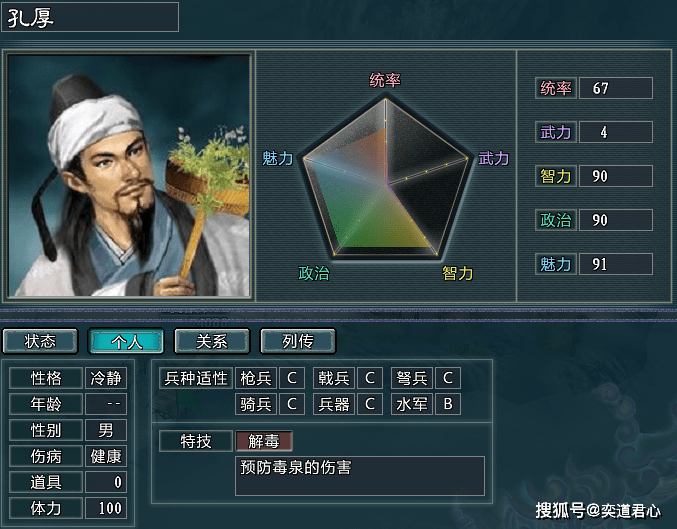
Task: Show the 列传 biography tab
Action: 298,341
